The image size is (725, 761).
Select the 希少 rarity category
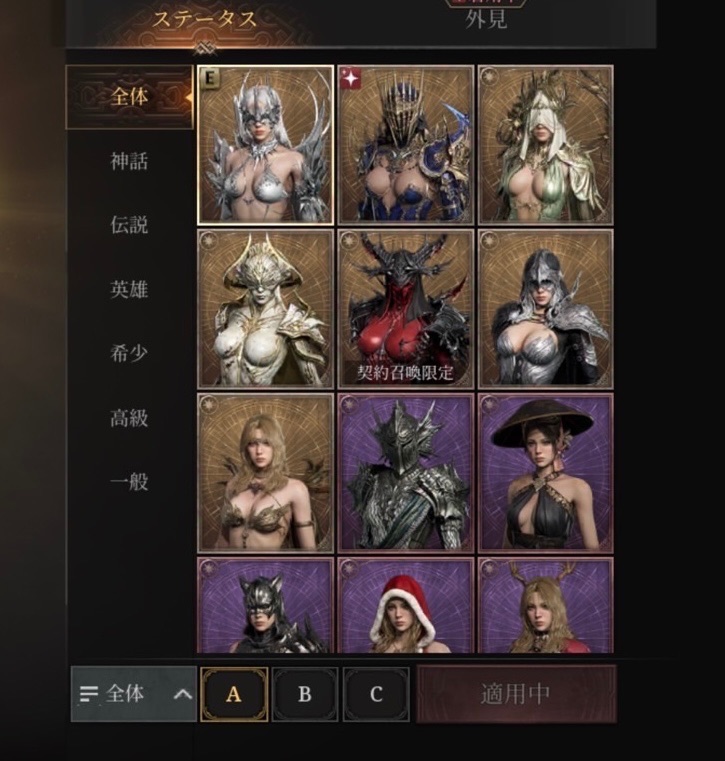pos(129,354)
